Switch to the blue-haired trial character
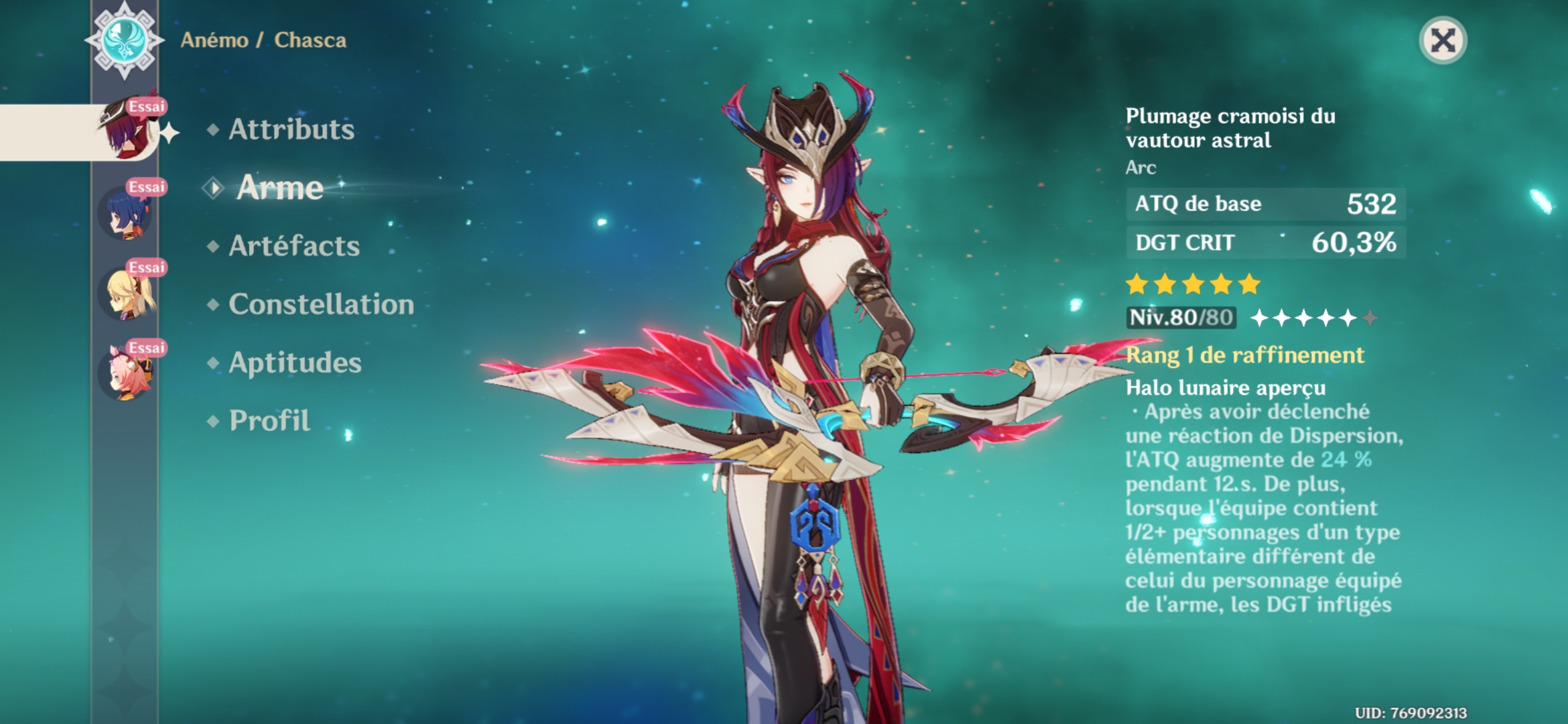 pos(127,213)
